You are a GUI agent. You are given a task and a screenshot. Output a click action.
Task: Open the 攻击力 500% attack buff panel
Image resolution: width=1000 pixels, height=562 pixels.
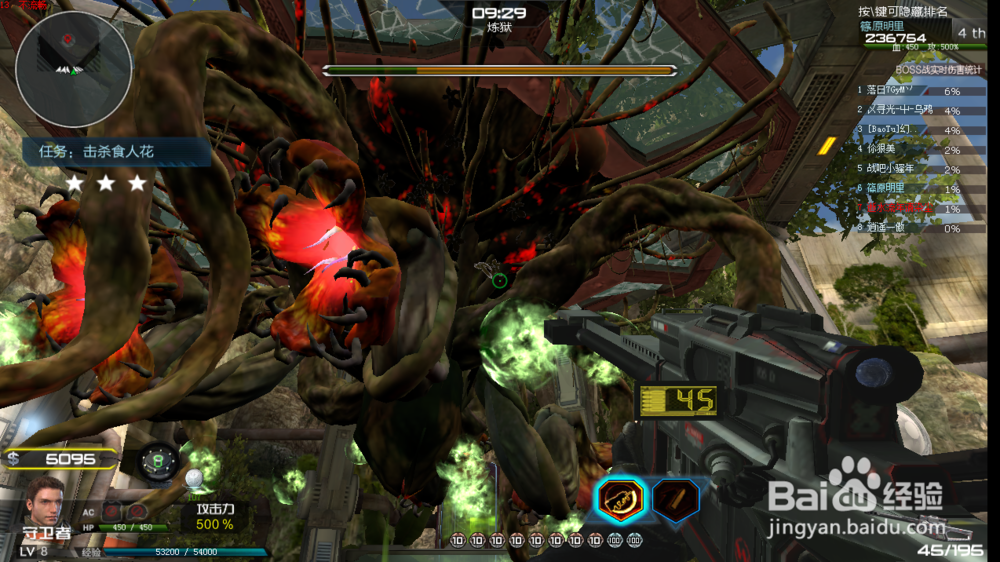click(214, 517)
